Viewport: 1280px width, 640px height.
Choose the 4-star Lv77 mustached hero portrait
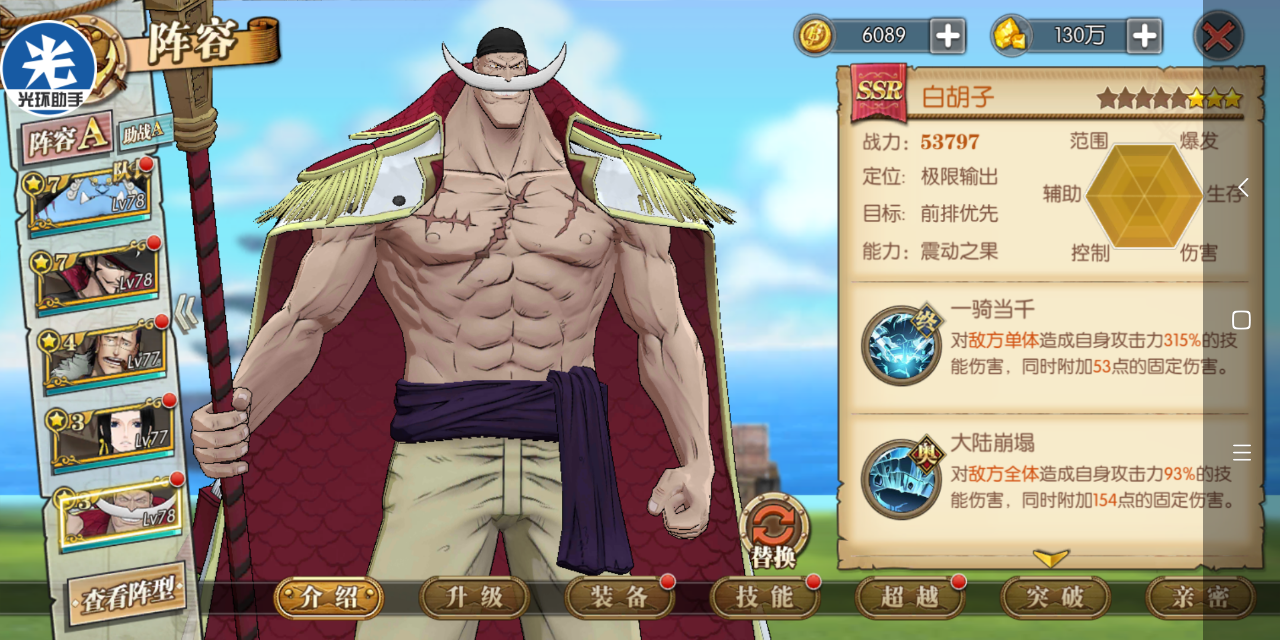[103, 356]
